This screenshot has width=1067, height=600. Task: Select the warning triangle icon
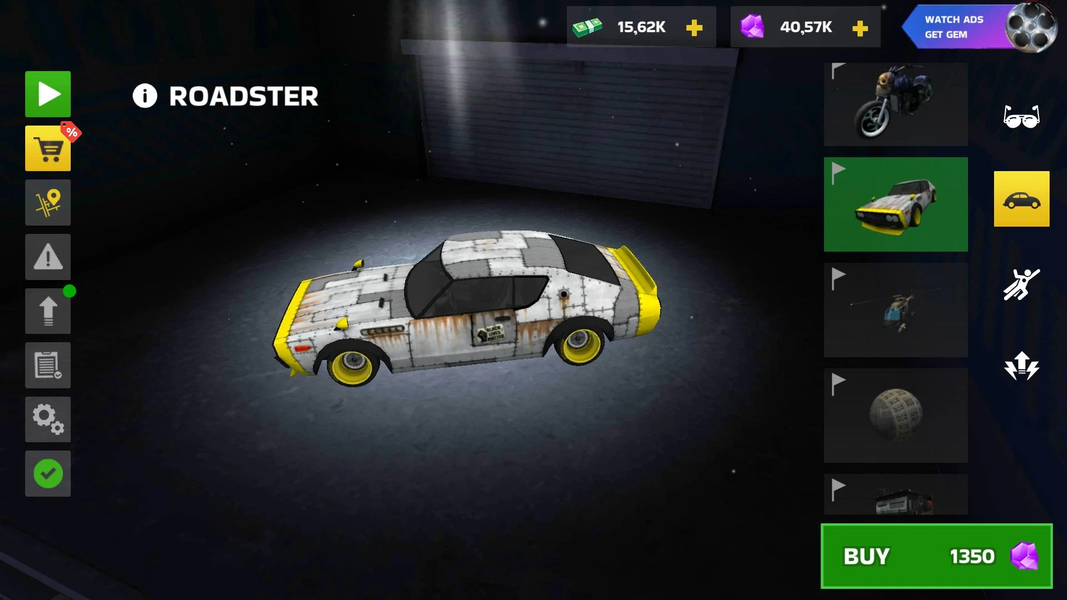click(x=48, y=257)
